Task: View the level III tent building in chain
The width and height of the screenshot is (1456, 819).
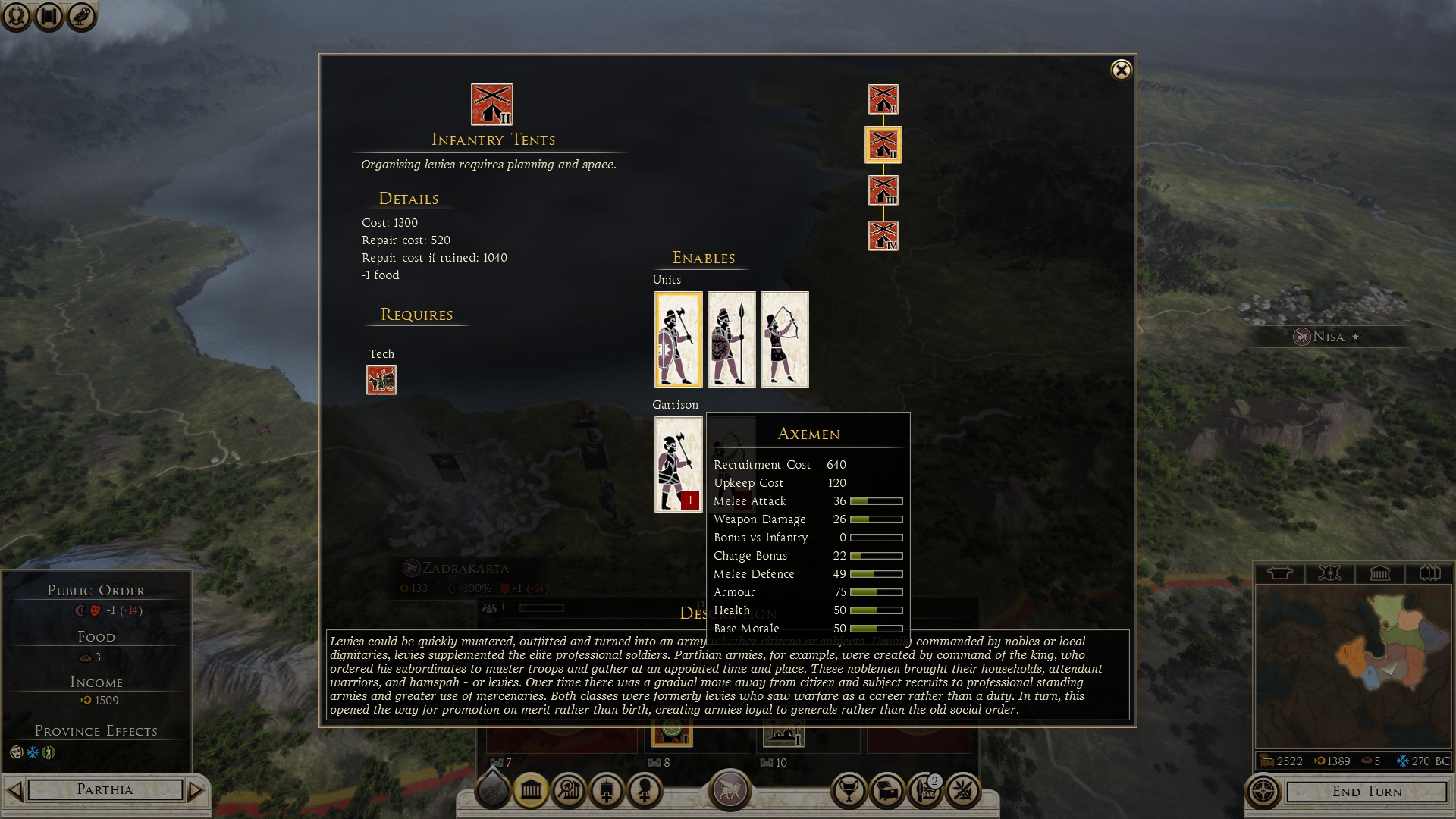Action: tap(883, 190)
